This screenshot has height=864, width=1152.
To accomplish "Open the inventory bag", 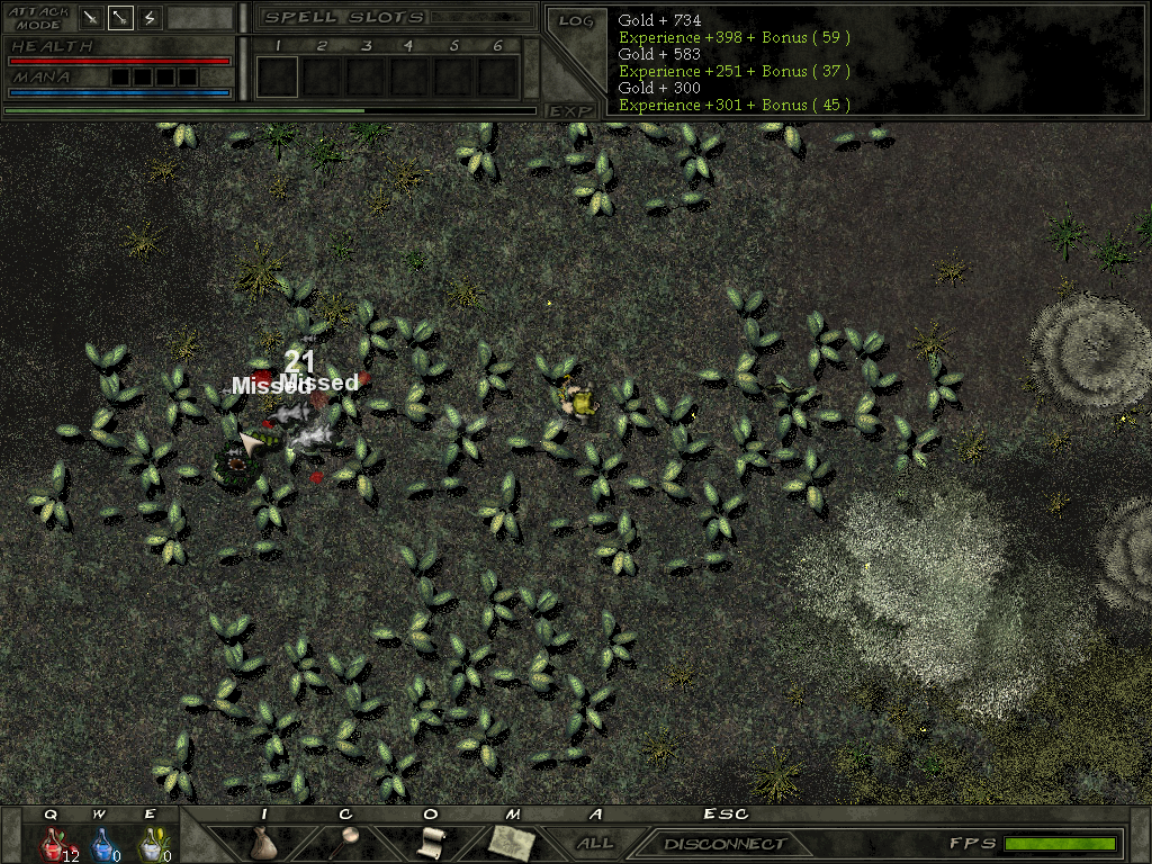I will (x=263, y=843).
